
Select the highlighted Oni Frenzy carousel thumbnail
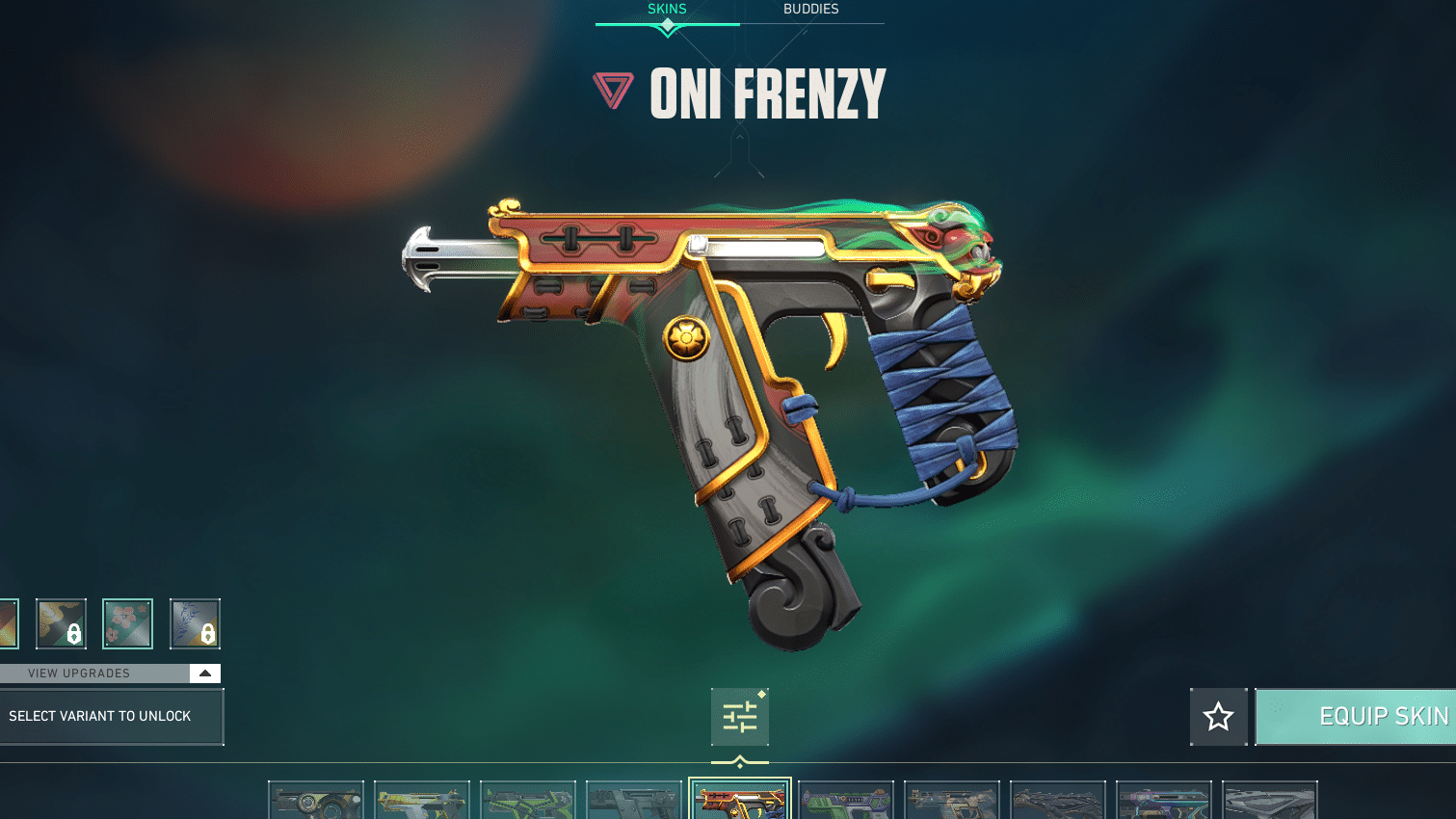(739, 800)
